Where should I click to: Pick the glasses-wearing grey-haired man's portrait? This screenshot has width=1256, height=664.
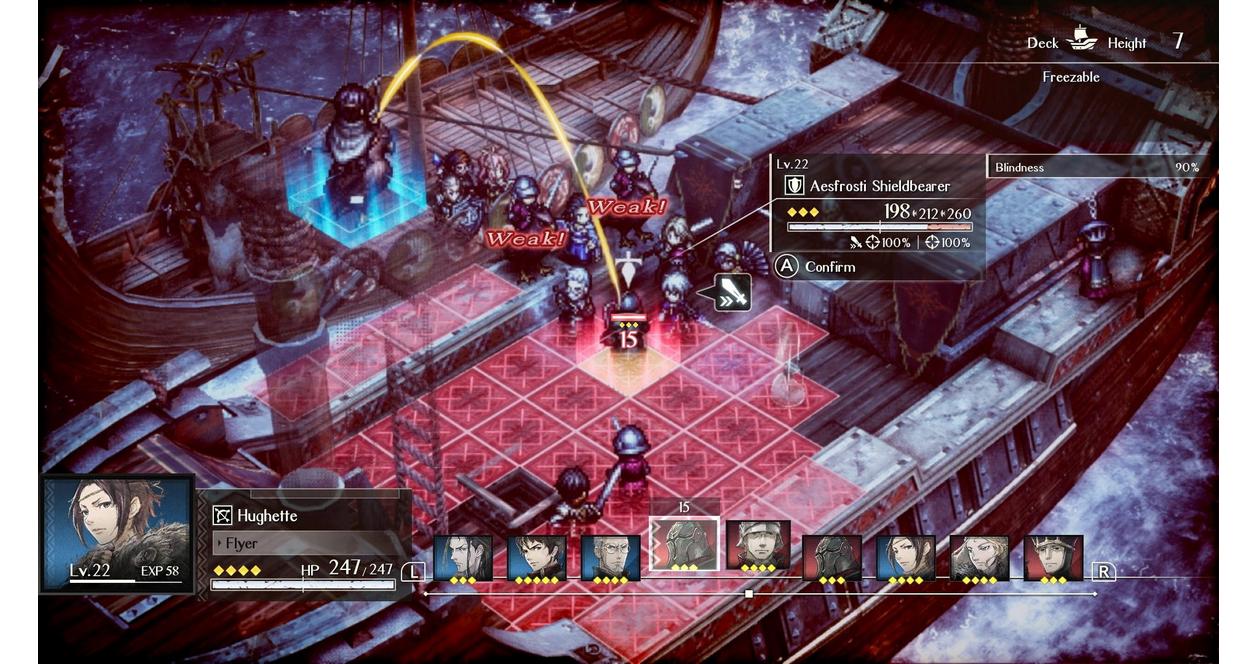point(610,558)
